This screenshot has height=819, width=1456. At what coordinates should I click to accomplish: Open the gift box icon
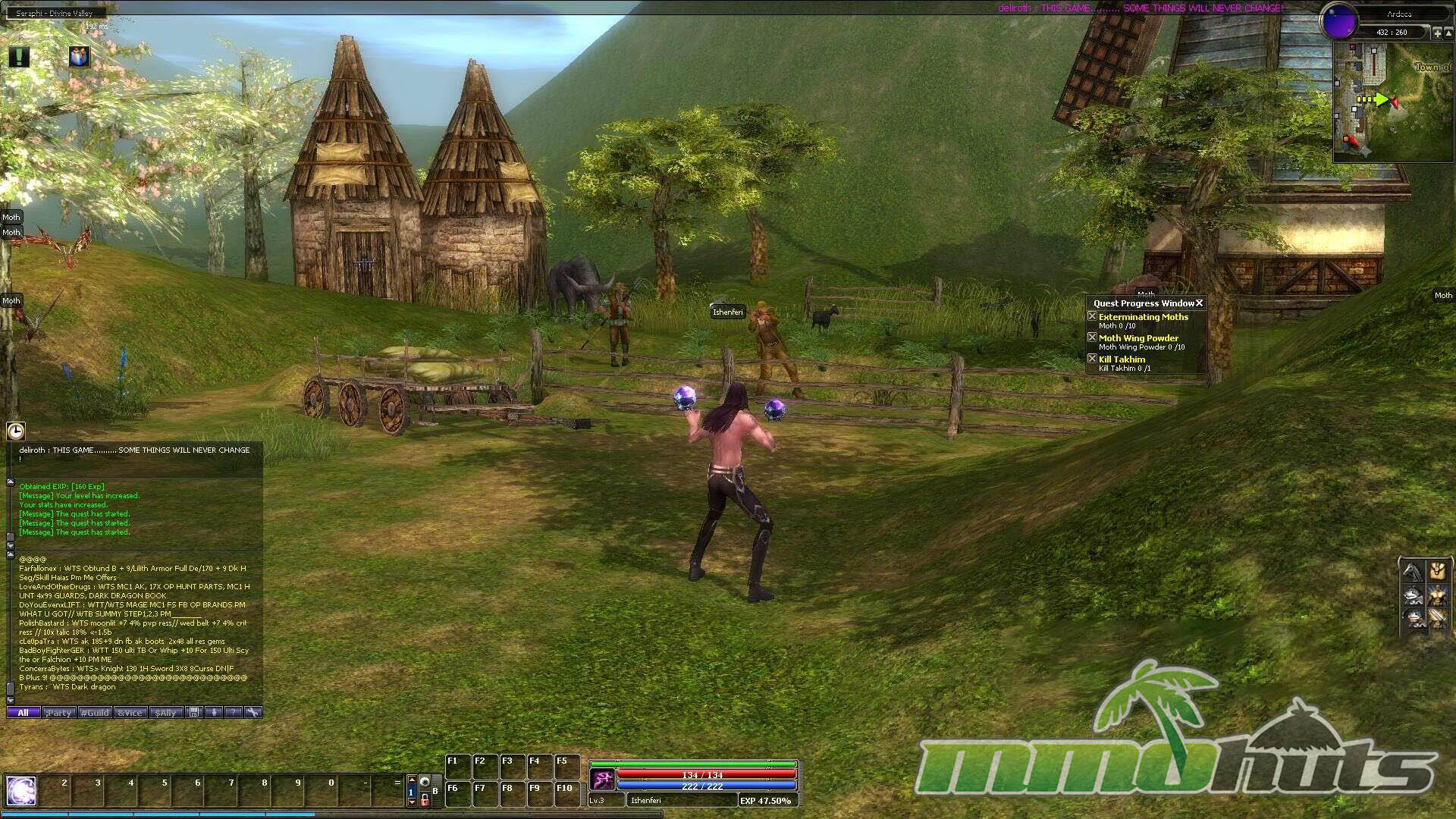point(79,57)
